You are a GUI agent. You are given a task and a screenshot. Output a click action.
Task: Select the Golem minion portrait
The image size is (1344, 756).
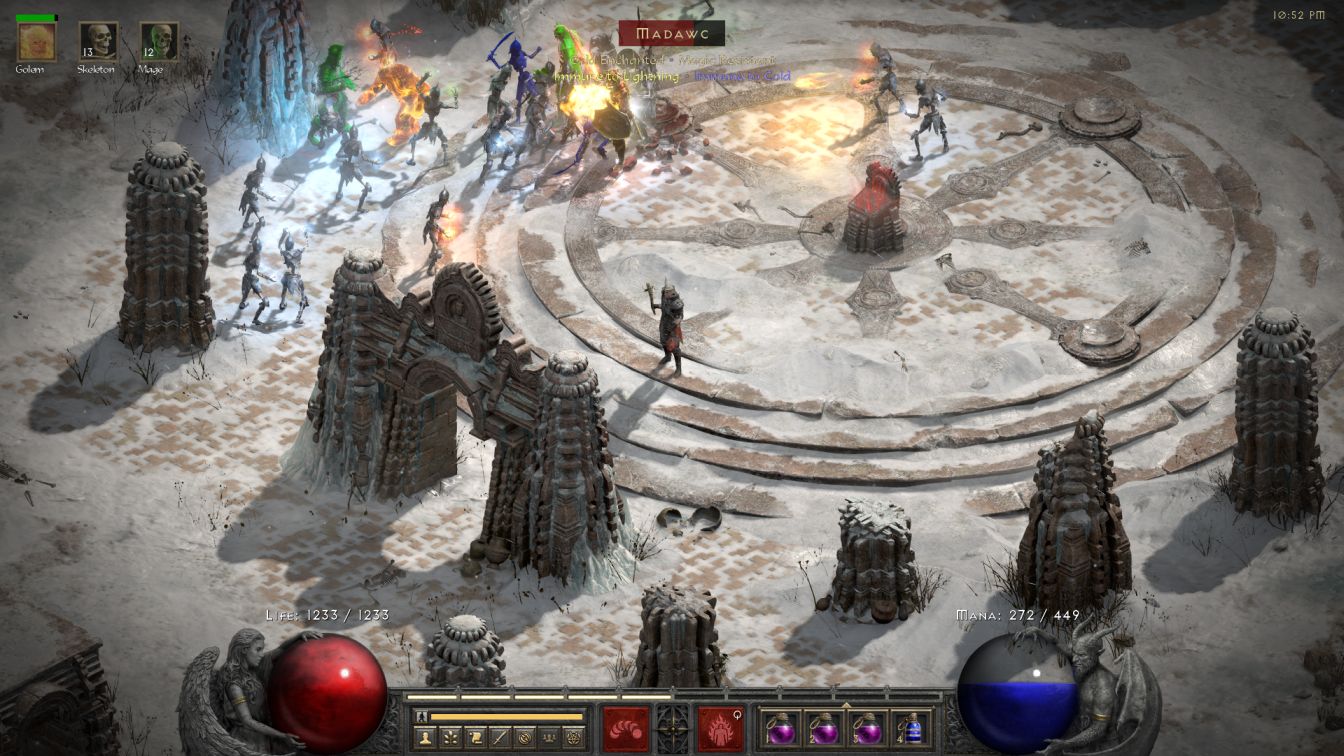(x=36, y=41)
